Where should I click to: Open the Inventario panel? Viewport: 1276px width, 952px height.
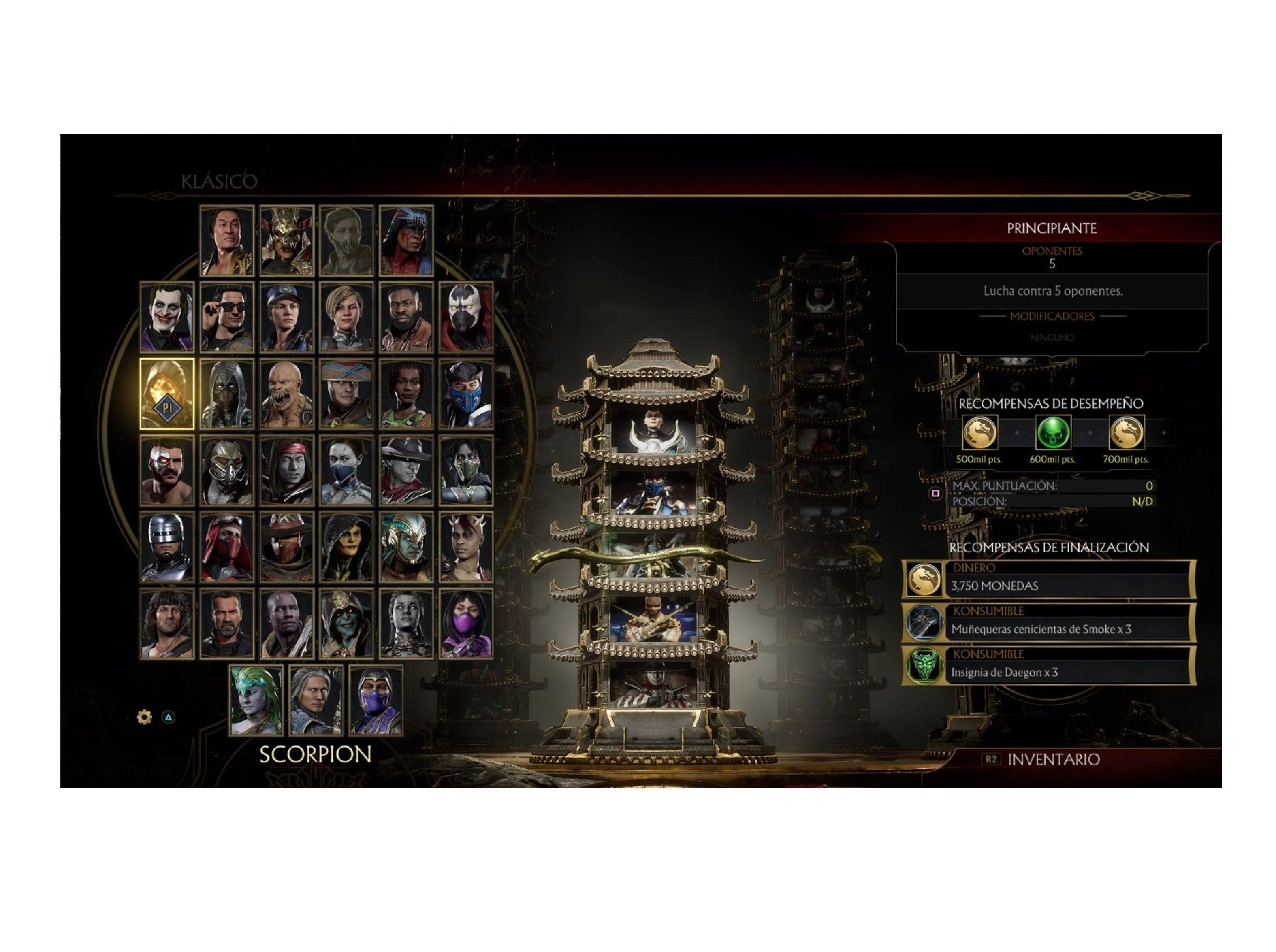(1052, 759)
